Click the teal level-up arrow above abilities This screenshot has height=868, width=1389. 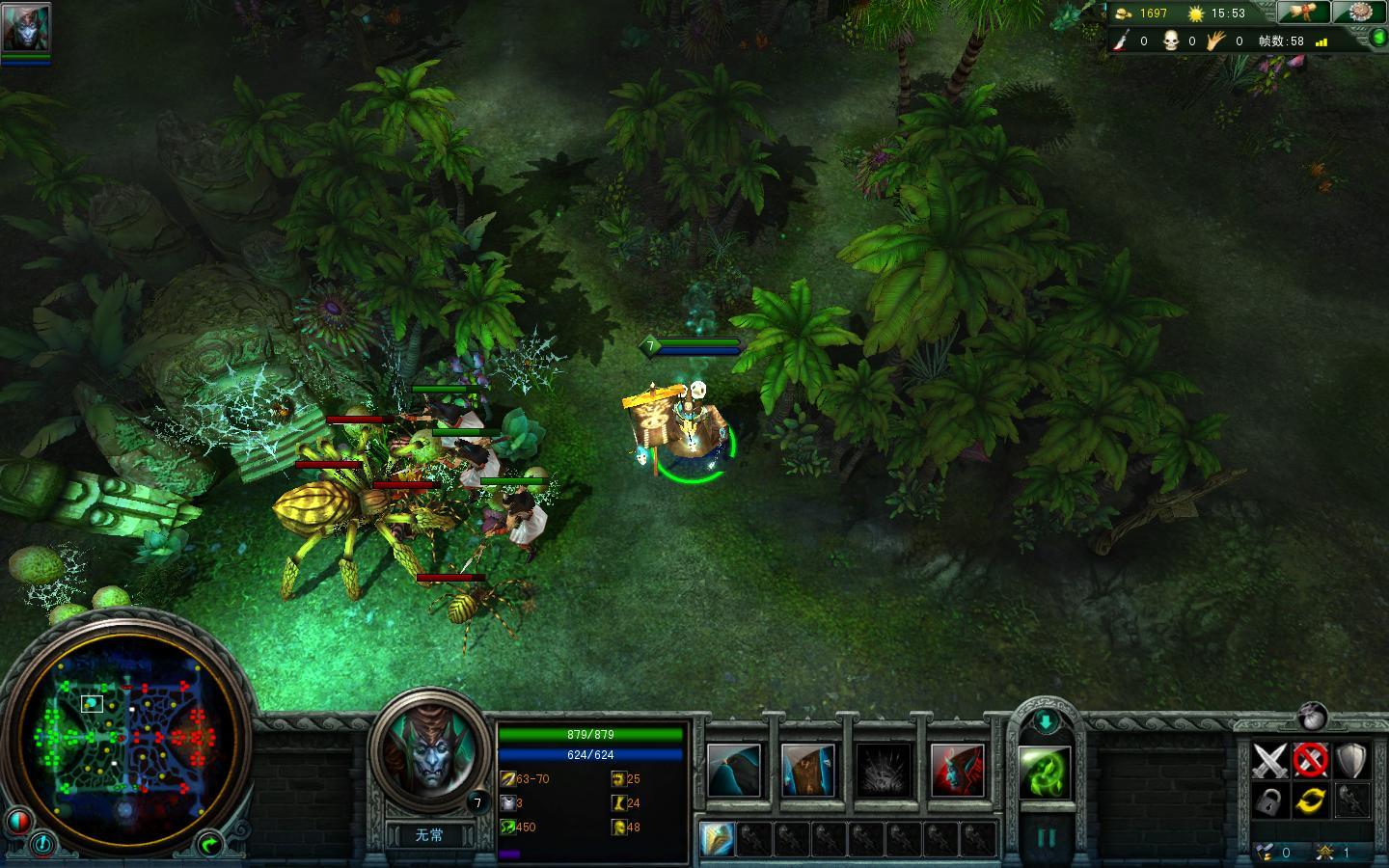pos(1045,721)
